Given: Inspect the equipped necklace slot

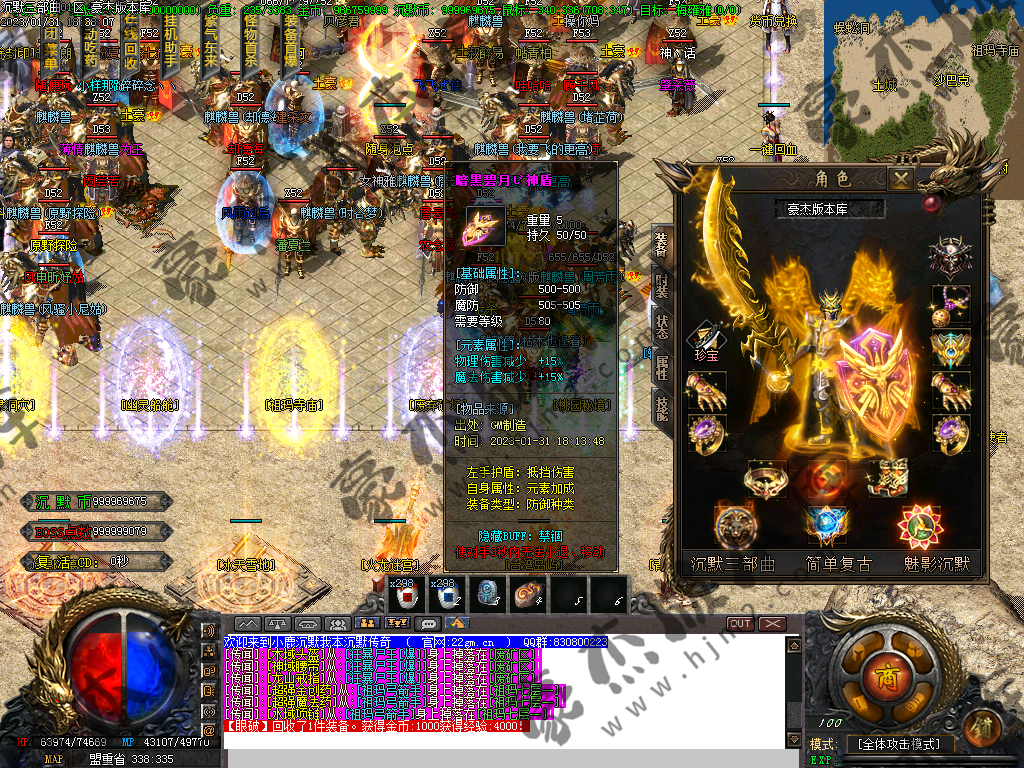Looking at the screenshot, I should click(x=950, y=304).
